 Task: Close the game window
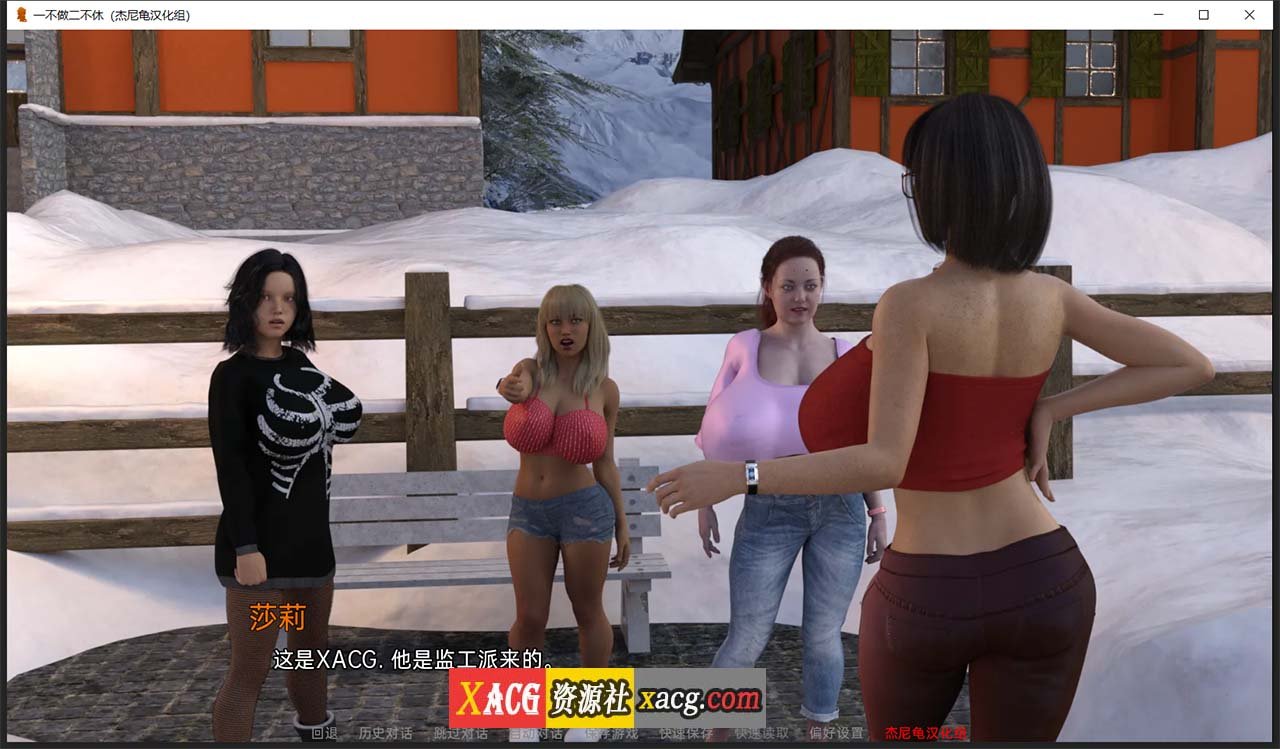point(1249,15)
